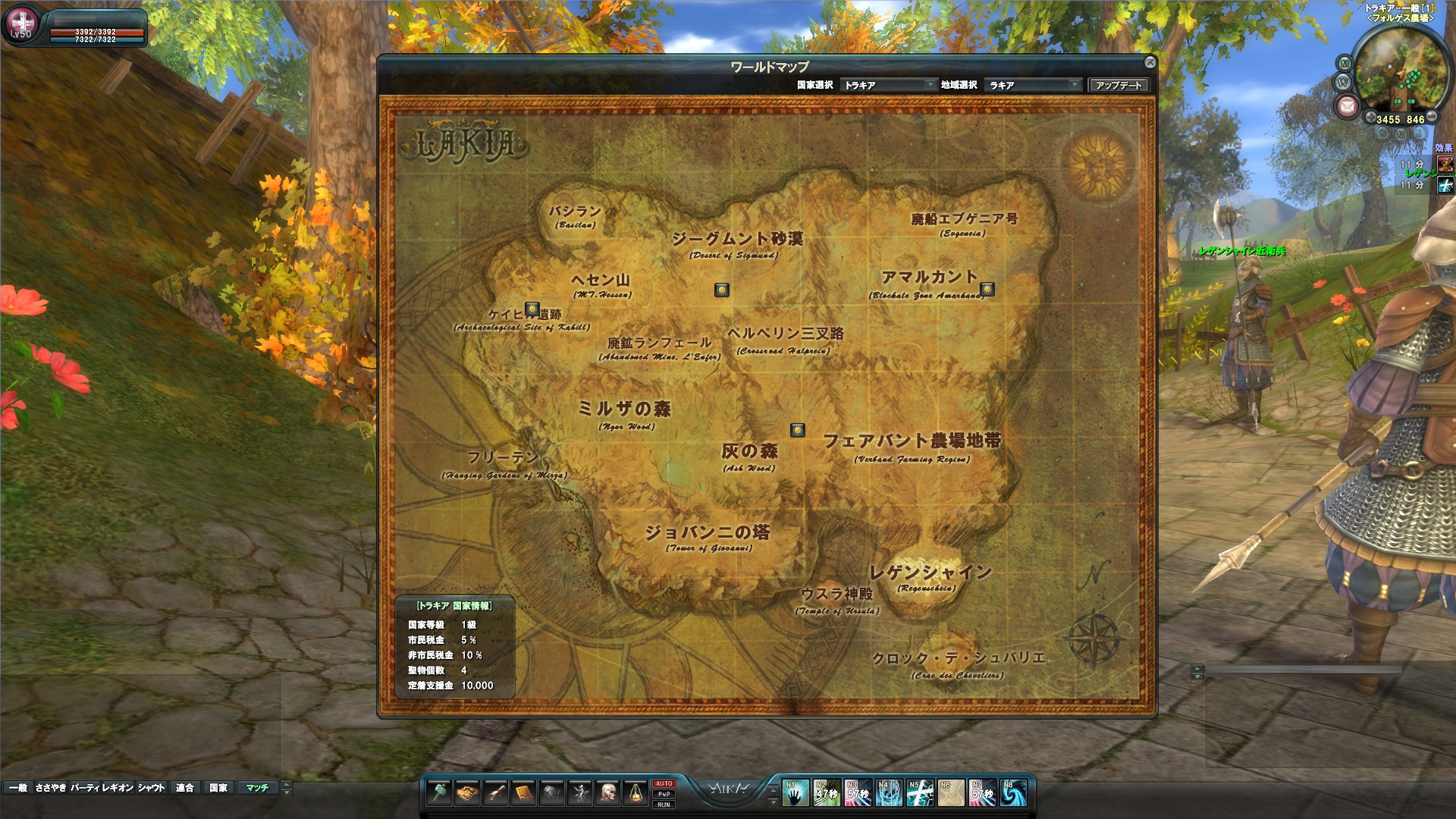Zoom in the minimap with plus button

pyautogui.click(x=1371, y=119)
